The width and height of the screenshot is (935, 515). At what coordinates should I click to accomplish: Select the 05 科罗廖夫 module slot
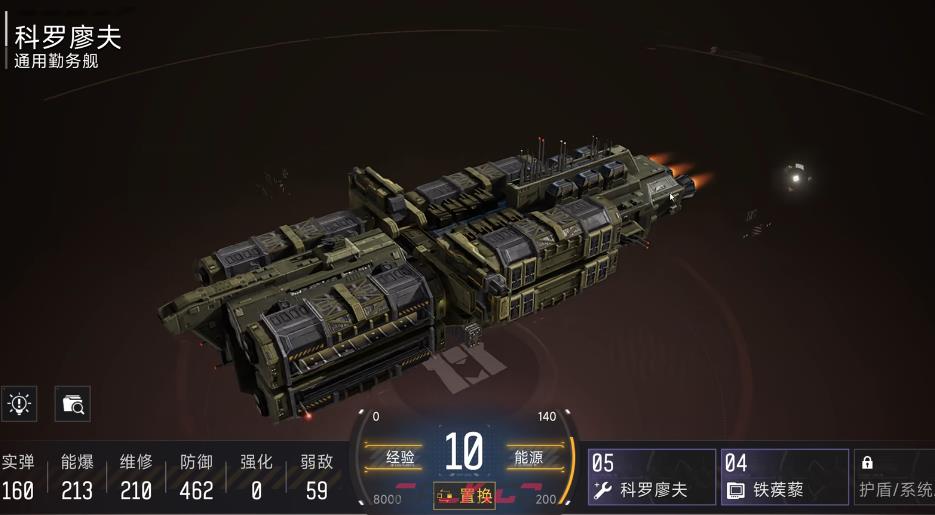point(652,477)
